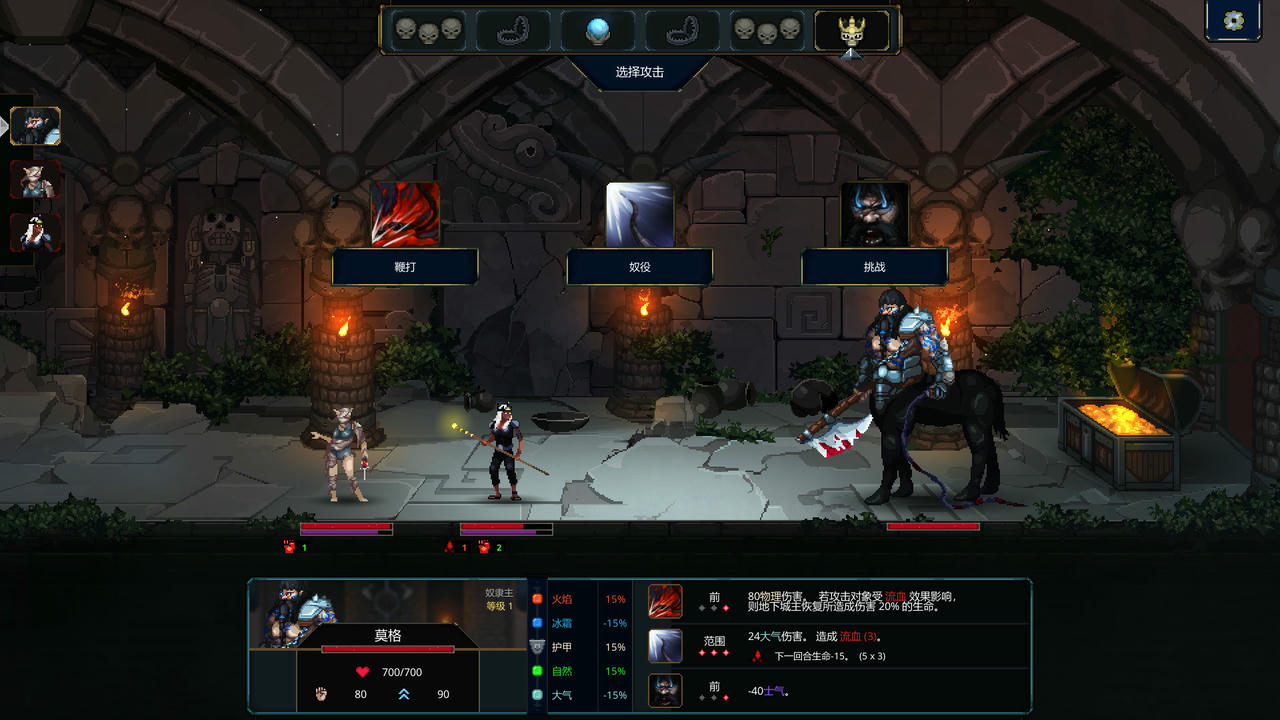Image resolution: width=1280 pixels, height=720 pixels.
Task: Select the white slash air damage skill icon
Action: point(665,646)
